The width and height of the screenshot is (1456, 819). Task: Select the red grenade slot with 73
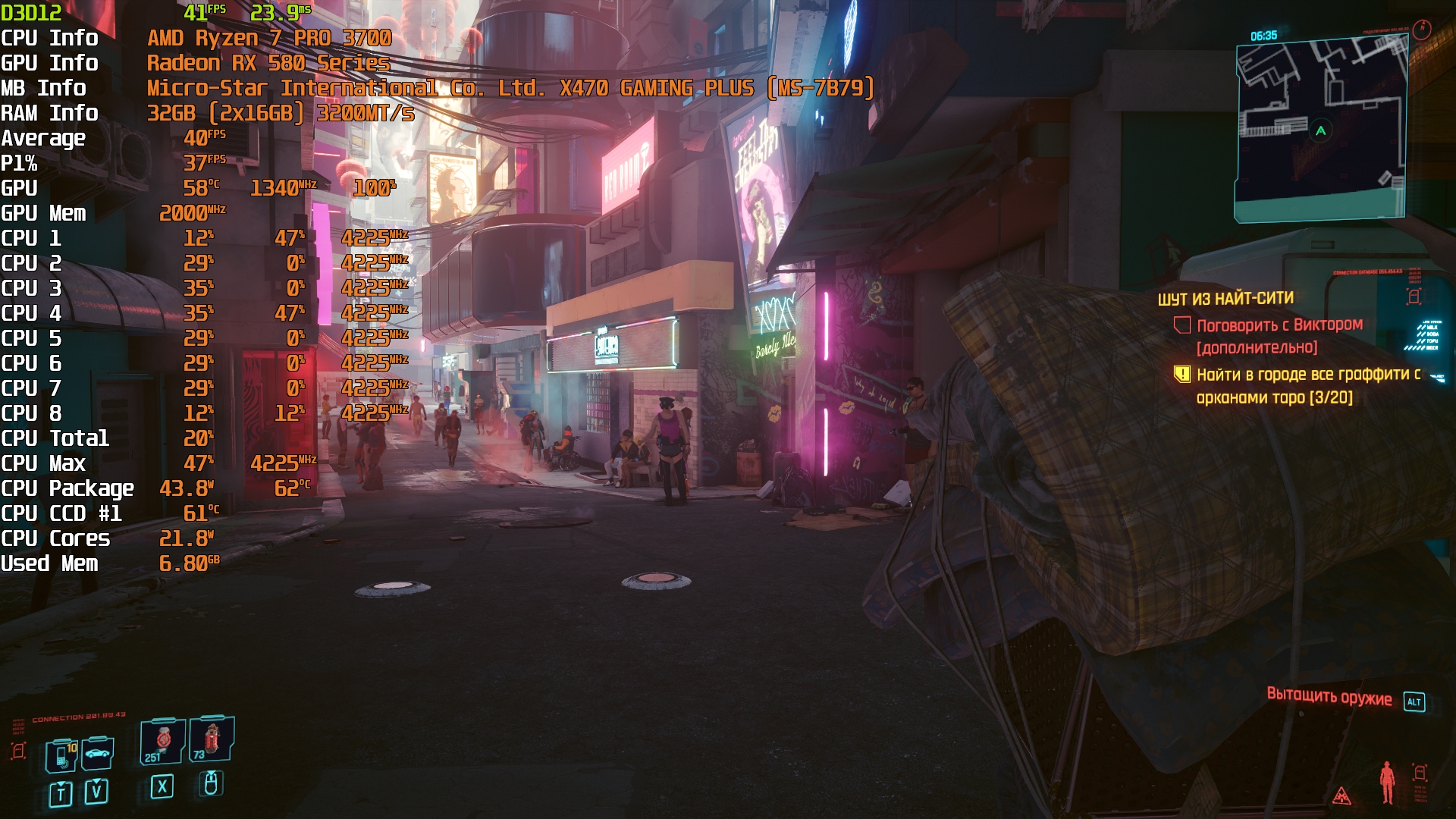tap(211, 739)
